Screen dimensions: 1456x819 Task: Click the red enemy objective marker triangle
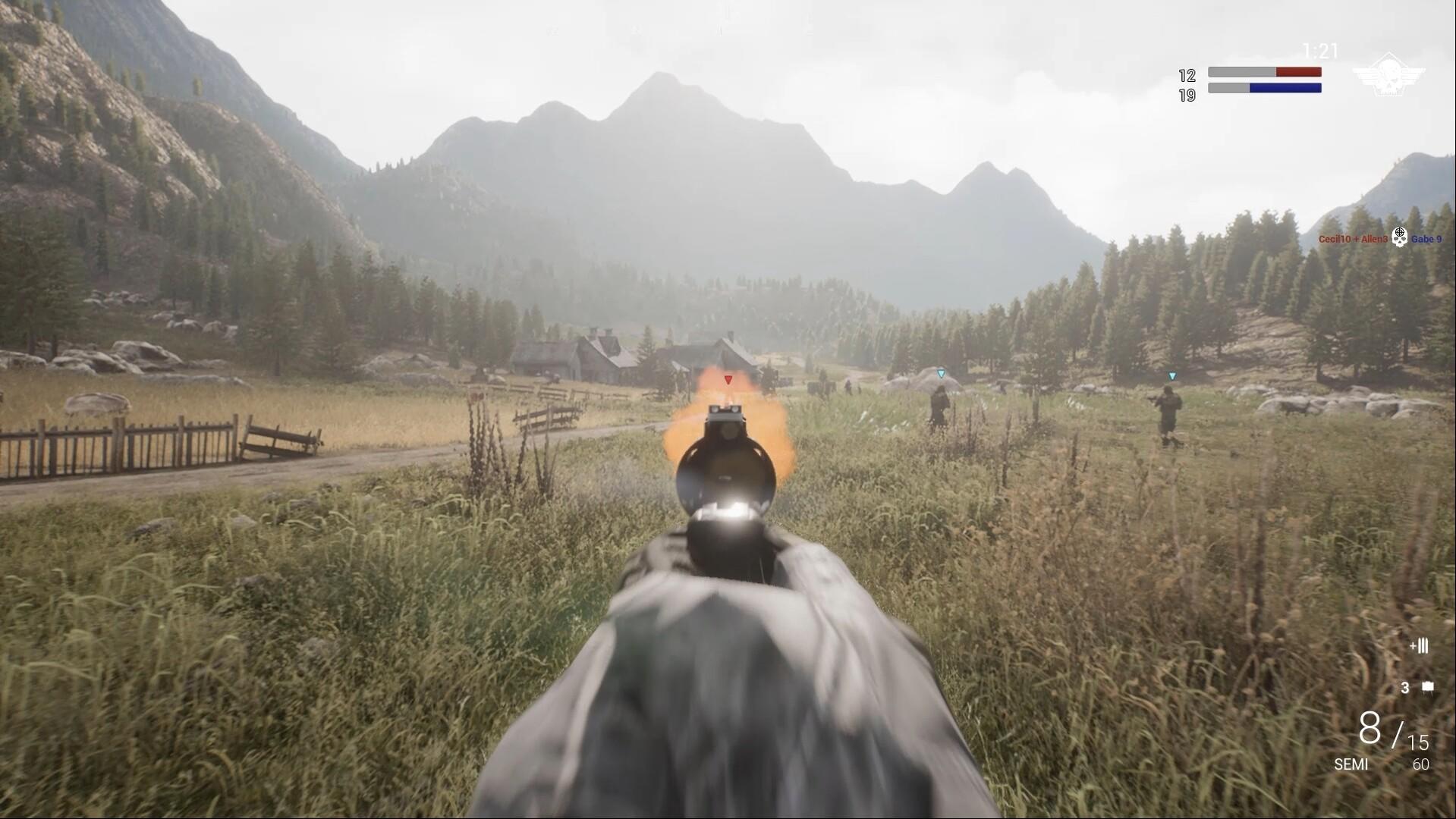(x=727, y=379)
